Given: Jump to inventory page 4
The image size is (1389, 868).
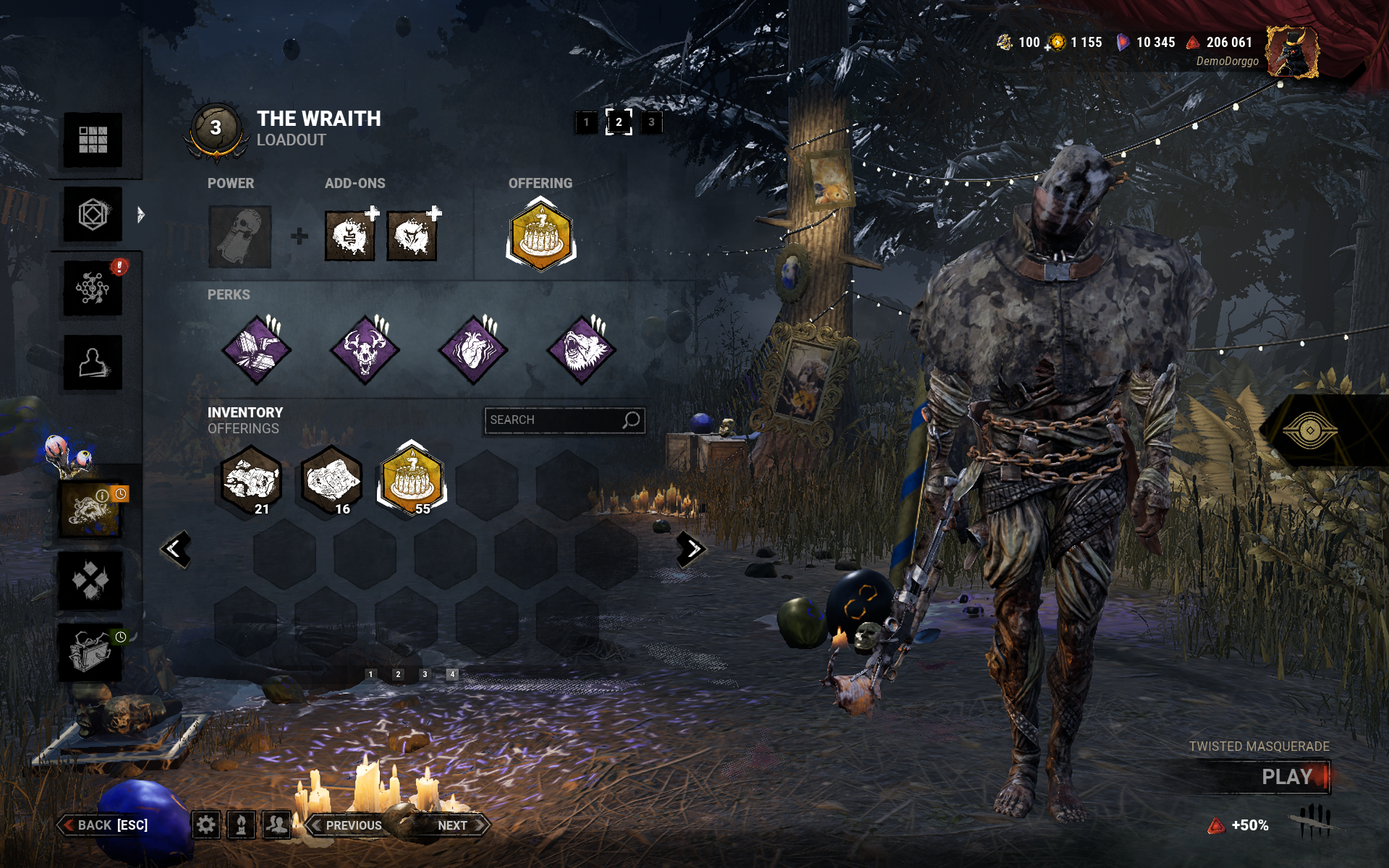Looking at the screenshot, I should click(452, 674).
